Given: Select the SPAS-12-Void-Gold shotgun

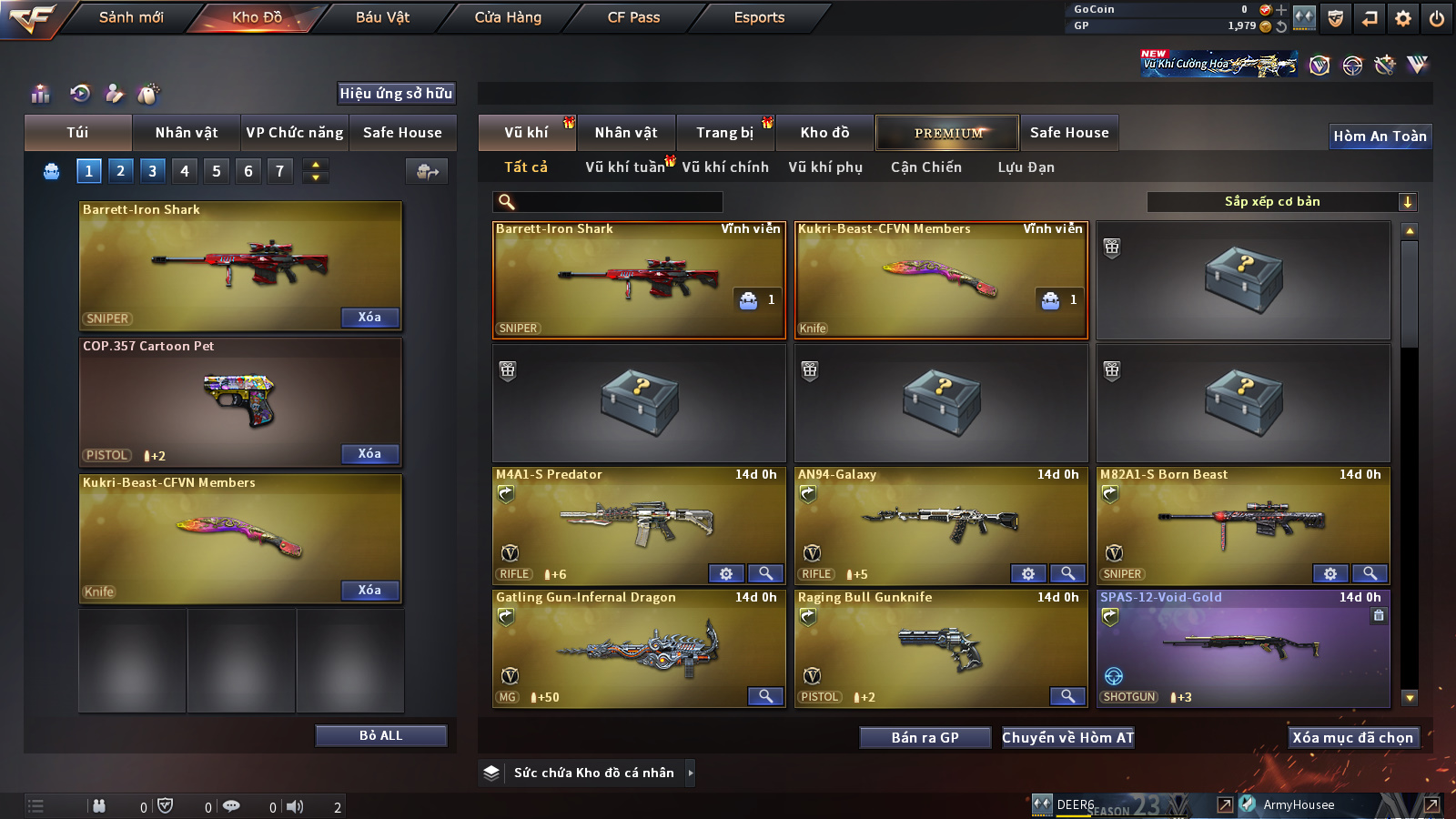Looking at the screenshot, I should pos(1242,646).
